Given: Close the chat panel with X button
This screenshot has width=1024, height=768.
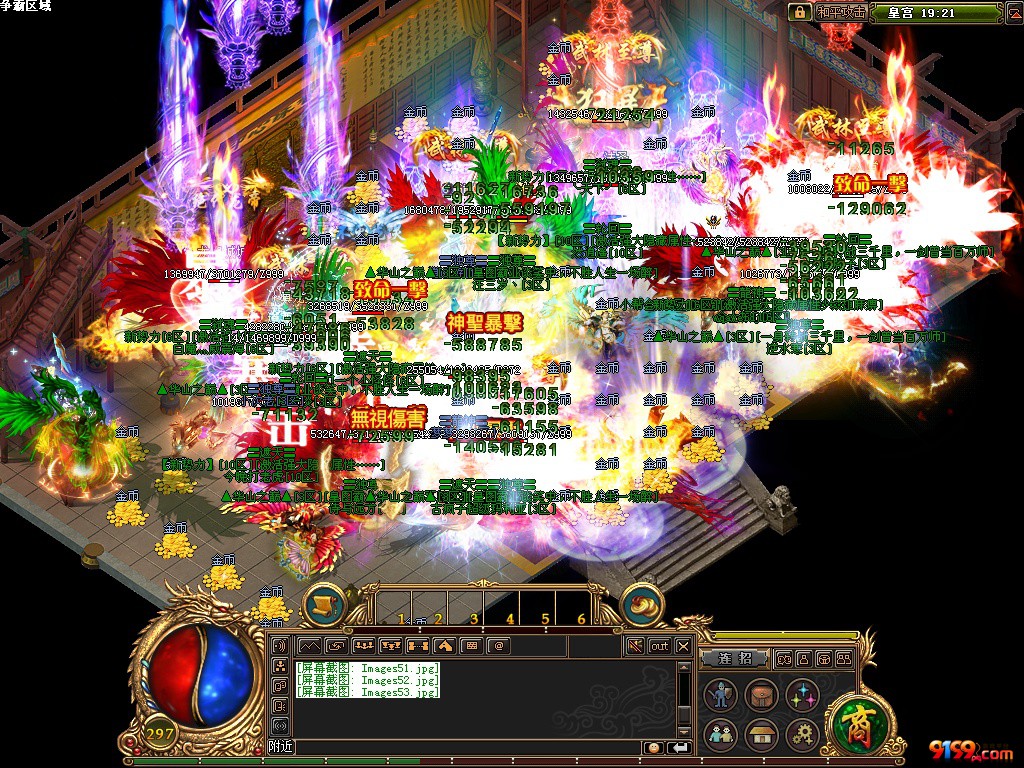Looking at the screenshot, I should [683, 646].
